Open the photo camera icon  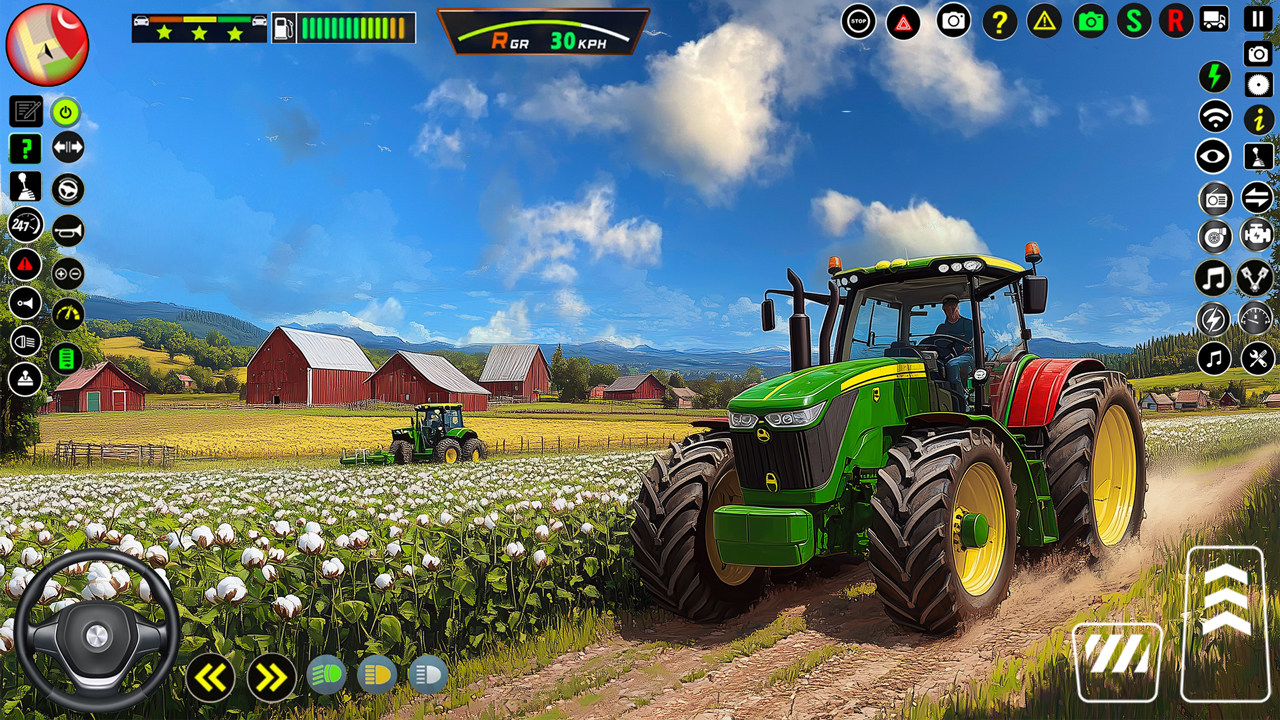point(950,19)
